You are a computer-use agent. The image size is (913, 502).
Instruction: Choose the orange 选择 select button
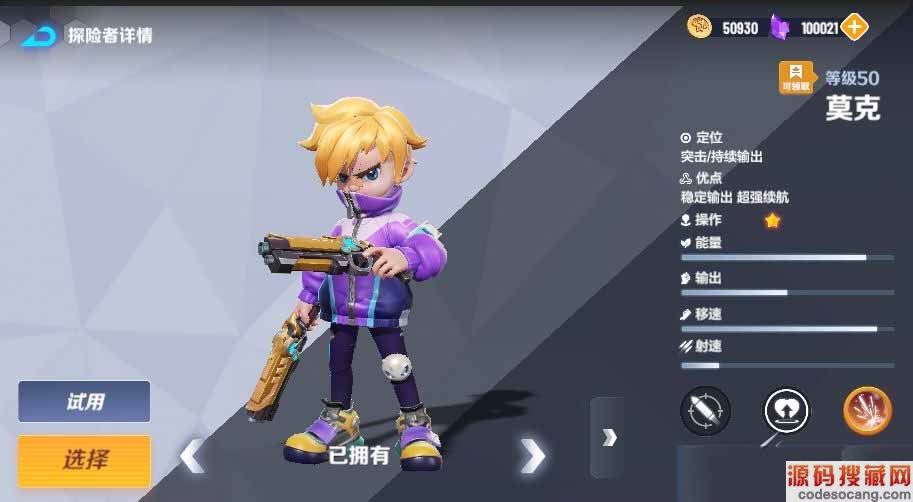(84, 460)
